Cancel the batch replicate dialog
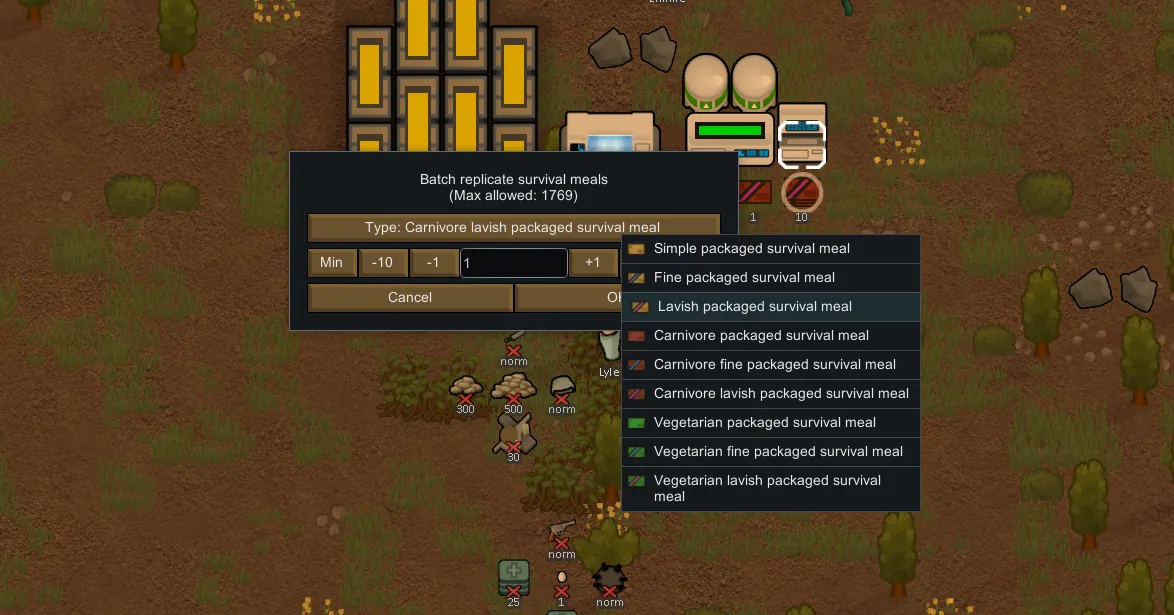1174x615 pixels. [x=410, y=297]
